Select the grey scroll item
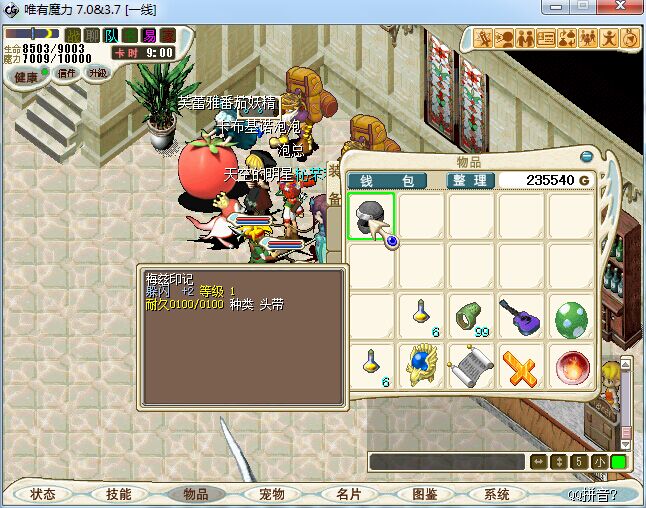The height and width of the screenshot is (508, 646). tap(470, 366)
